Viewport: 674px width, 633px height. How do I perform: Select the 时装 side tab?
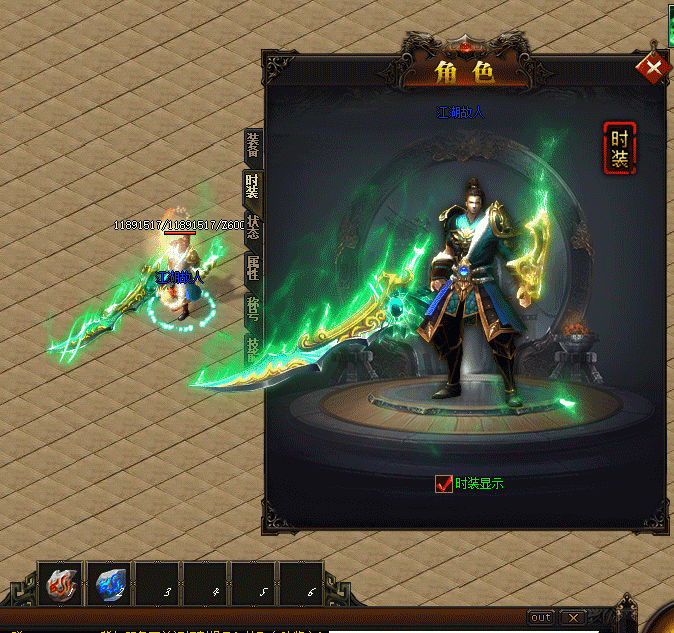pyautogui.click(x=253, y=185)
